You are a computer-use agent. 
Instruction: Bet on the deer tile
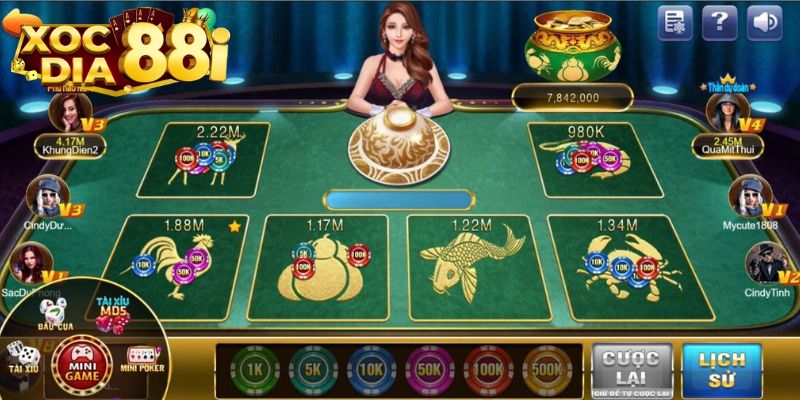click(x=203, y=160)
